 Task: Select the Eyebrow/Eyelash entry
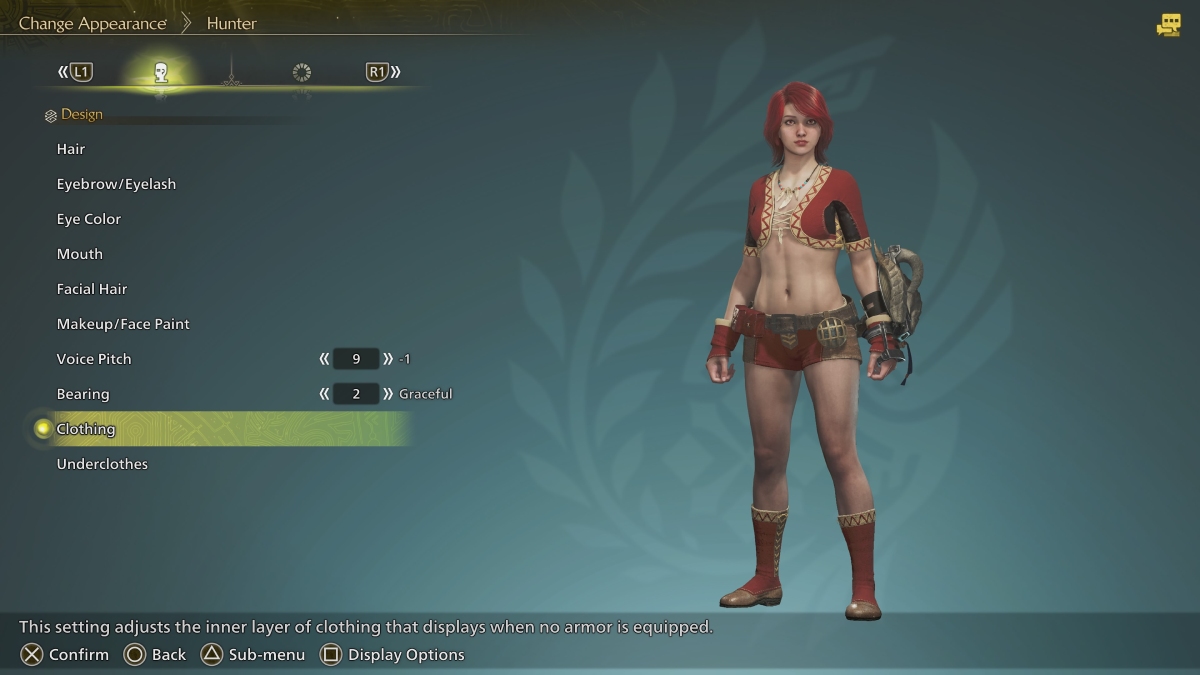coord(116,184)
